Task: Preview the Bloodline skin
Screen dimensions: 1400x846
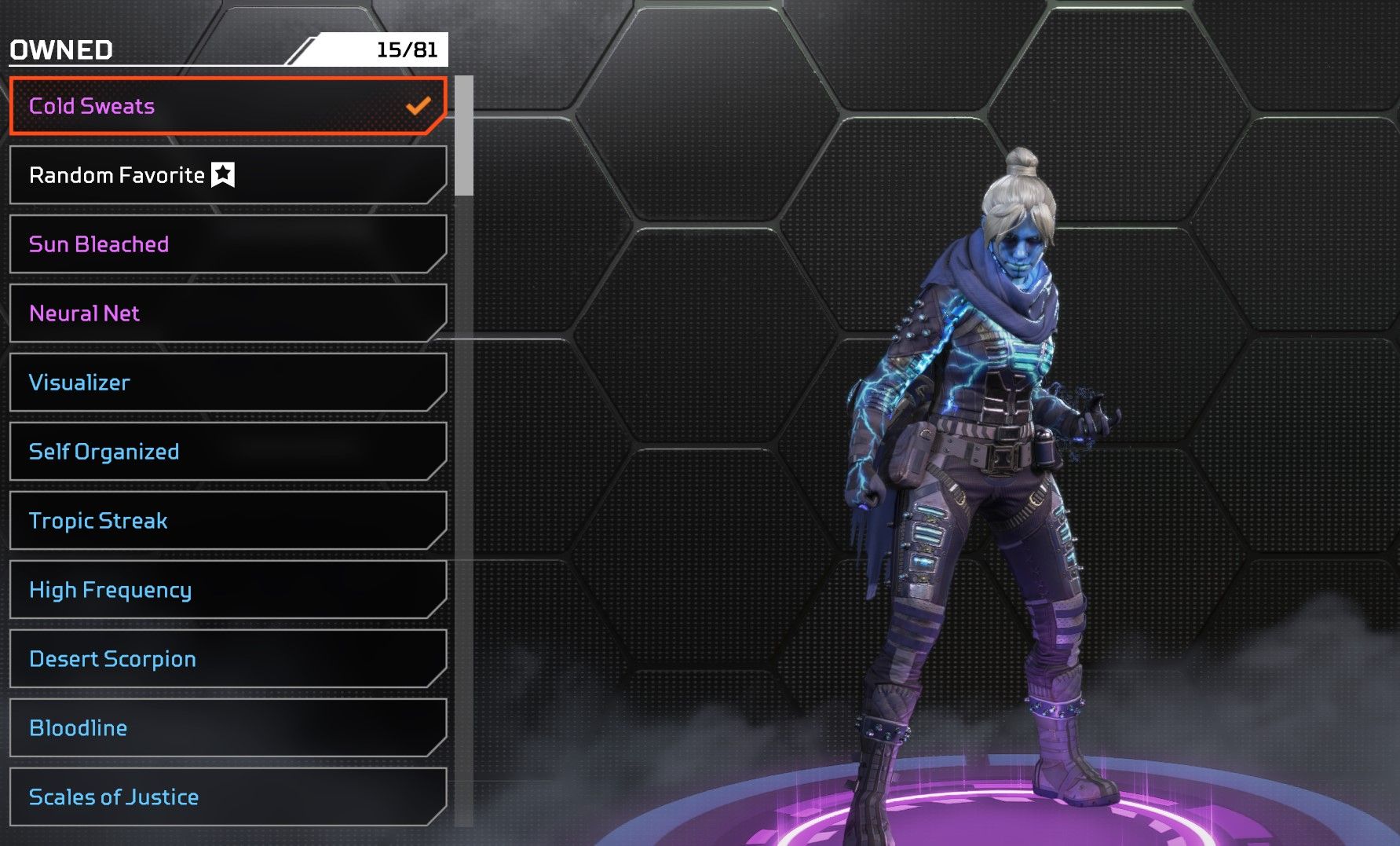Action: pos(228,728)
